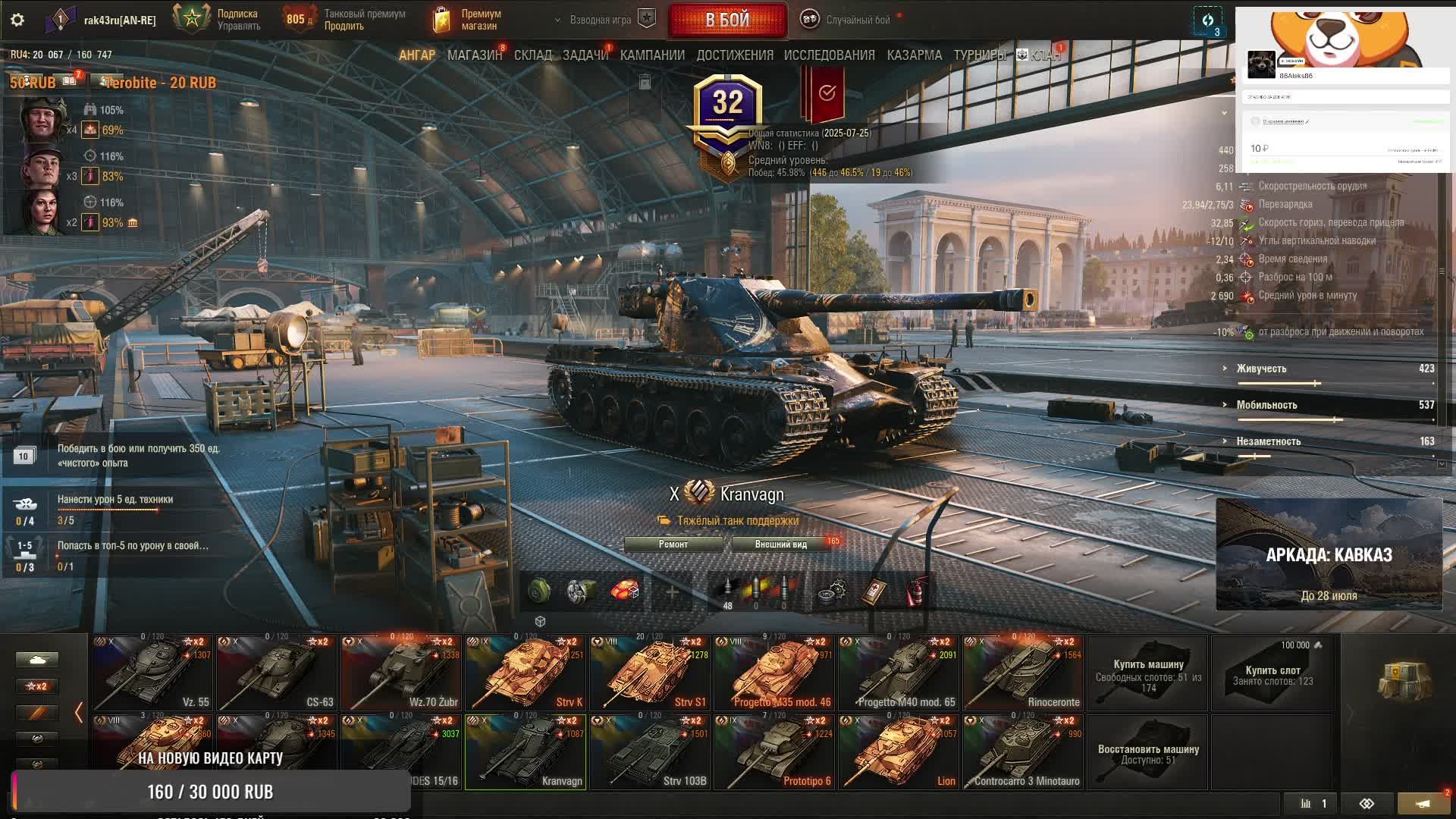Open the Купить слот tile
1456x819 pixels.
coord(1272,673)
